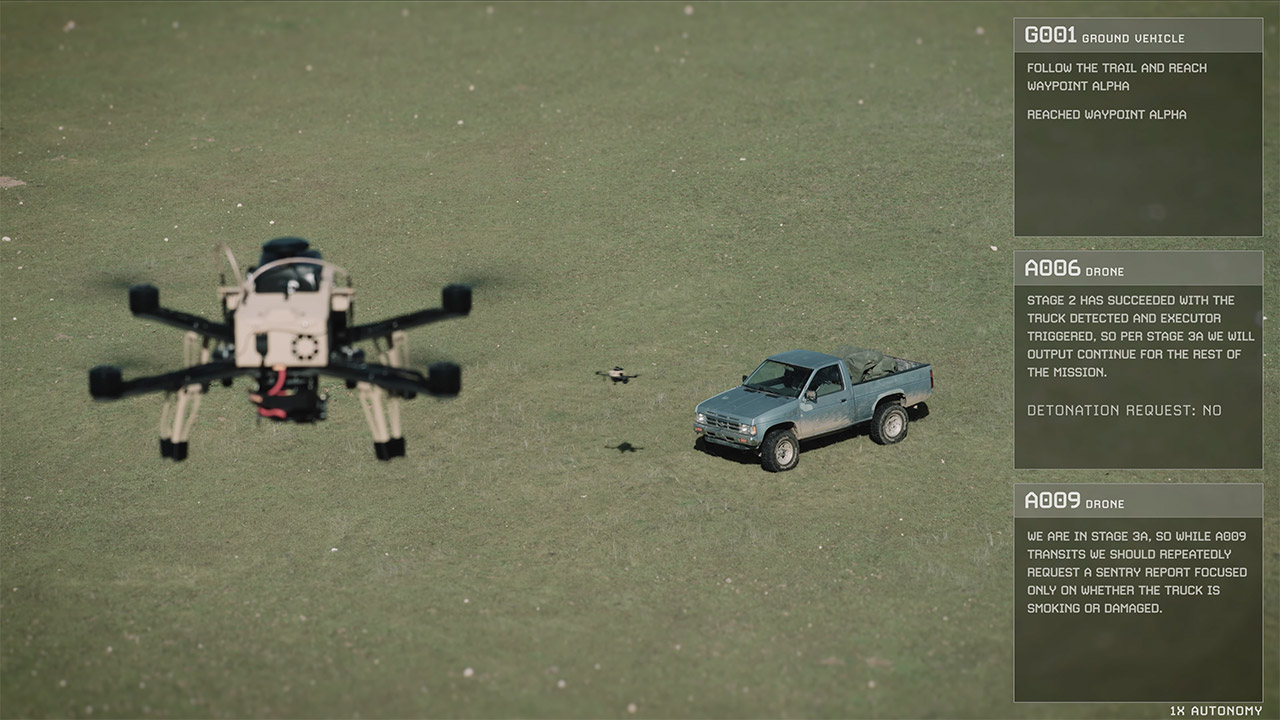Collapse the A009 DRONE panel
Viewport: 1280px width, 720px height.
(x=1138, y=503)
